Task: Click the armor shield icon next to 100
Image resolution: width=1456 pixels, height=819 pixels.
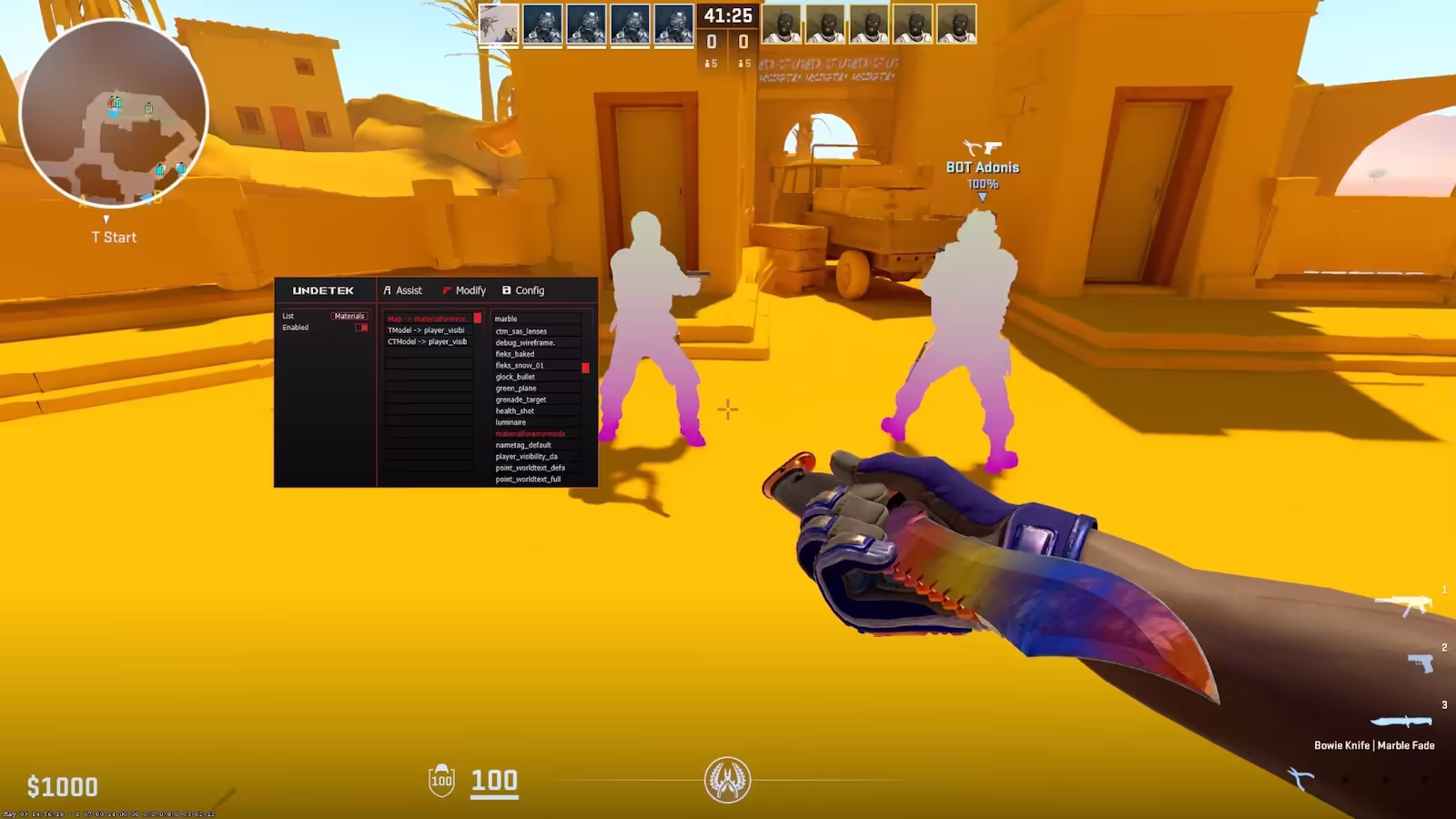Action: (x=440, y=781)
